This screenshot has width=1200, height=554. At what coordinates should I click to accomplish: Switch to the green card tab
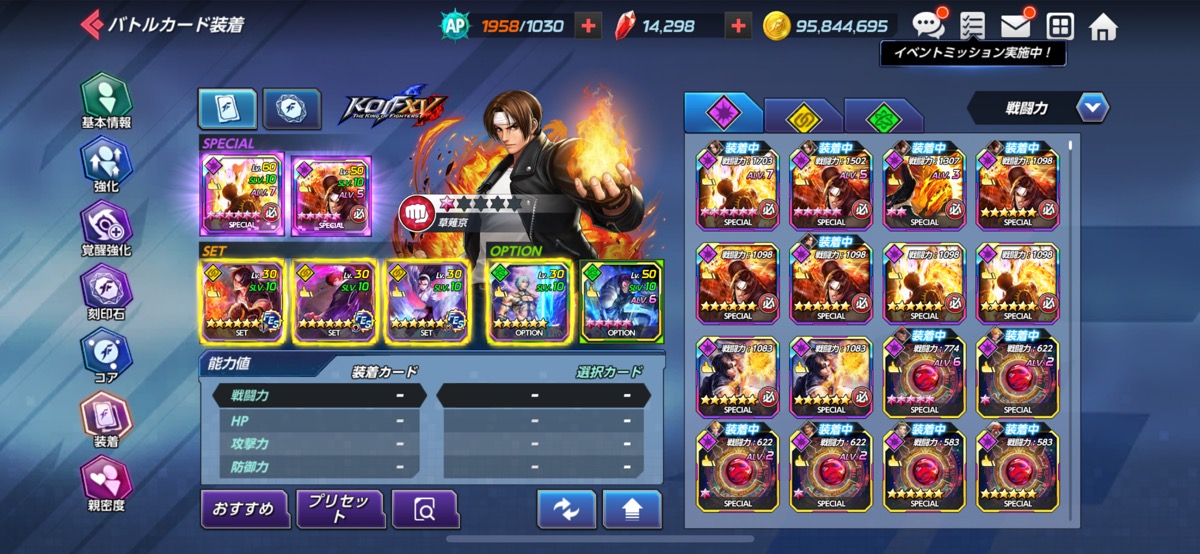[883, 116]
